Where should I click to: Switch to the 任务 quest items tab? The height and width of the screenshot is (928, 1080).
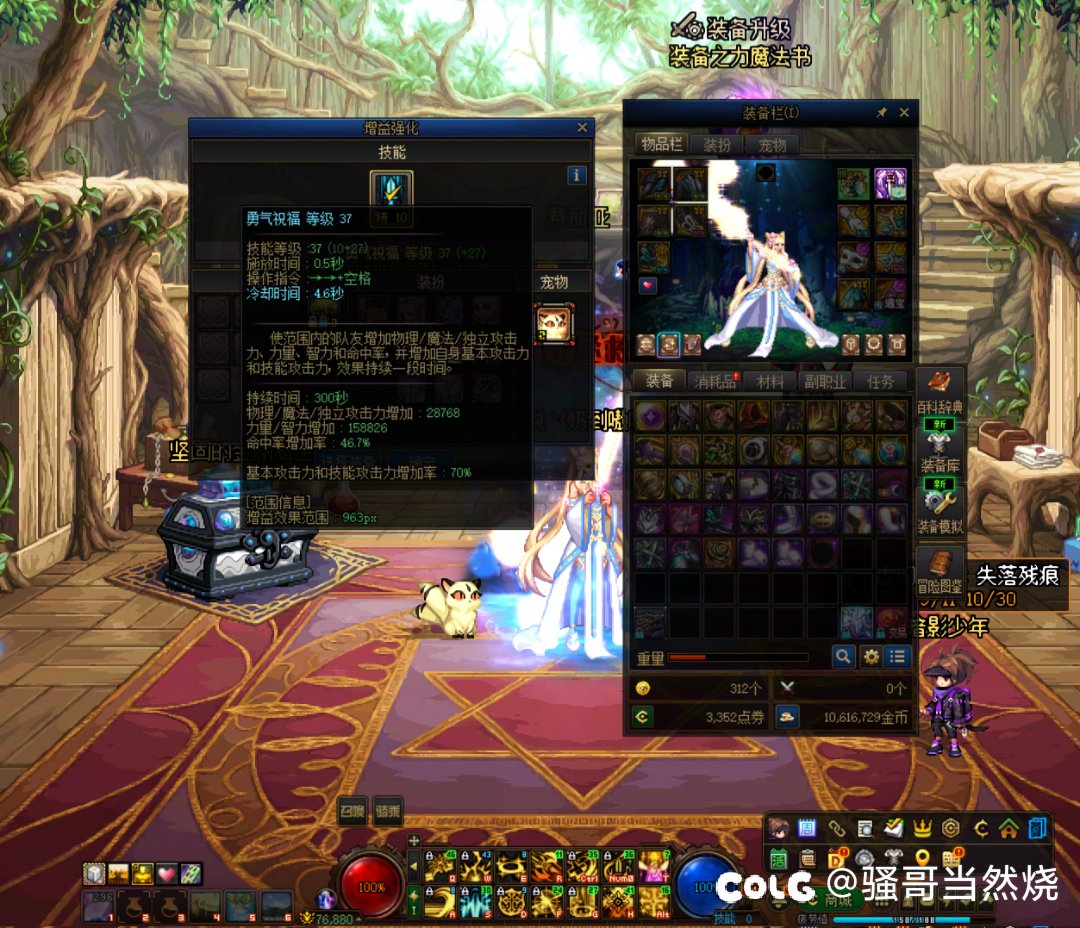tap(880, 381)
